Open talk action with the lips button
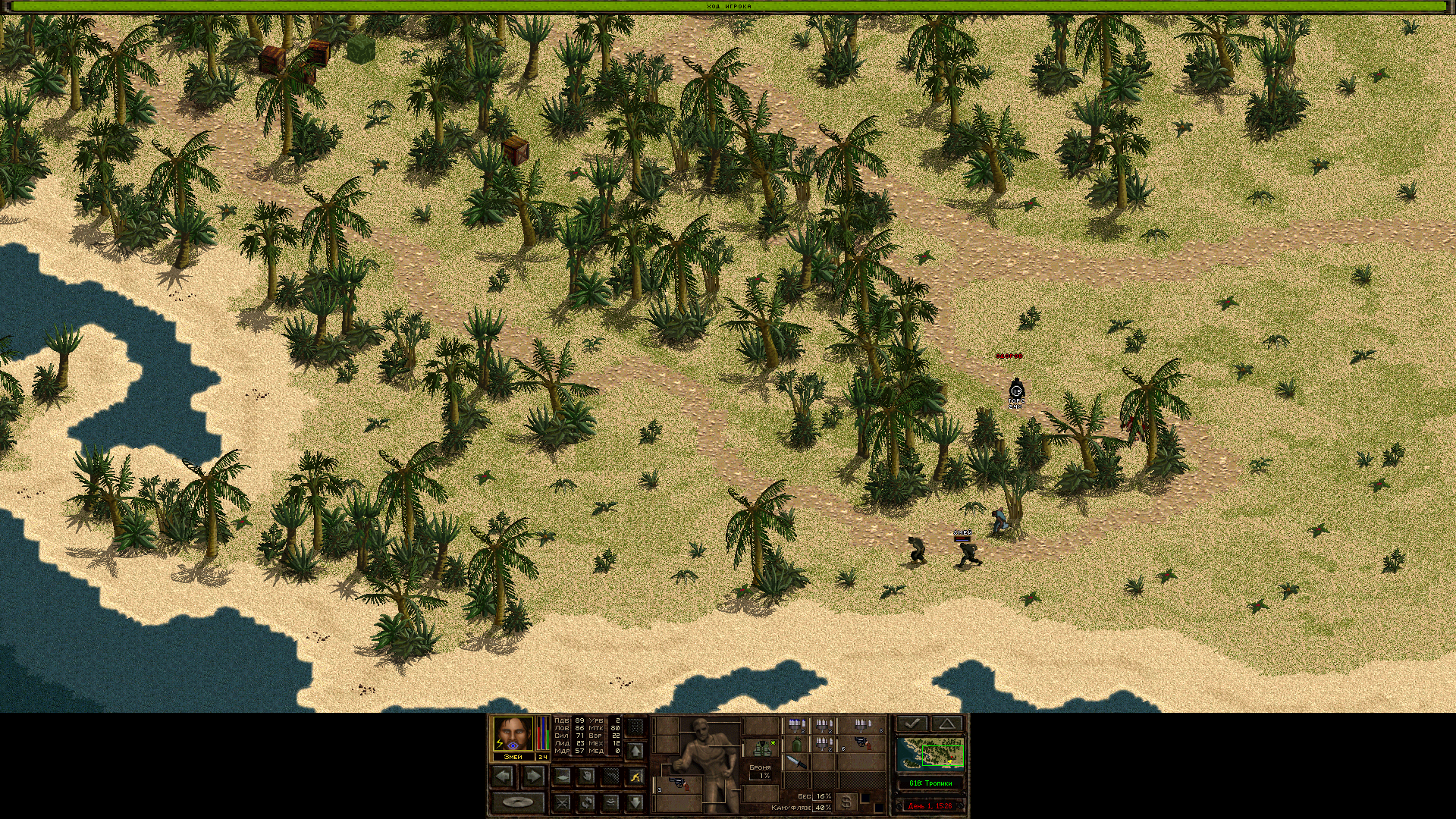 point(611,802)
